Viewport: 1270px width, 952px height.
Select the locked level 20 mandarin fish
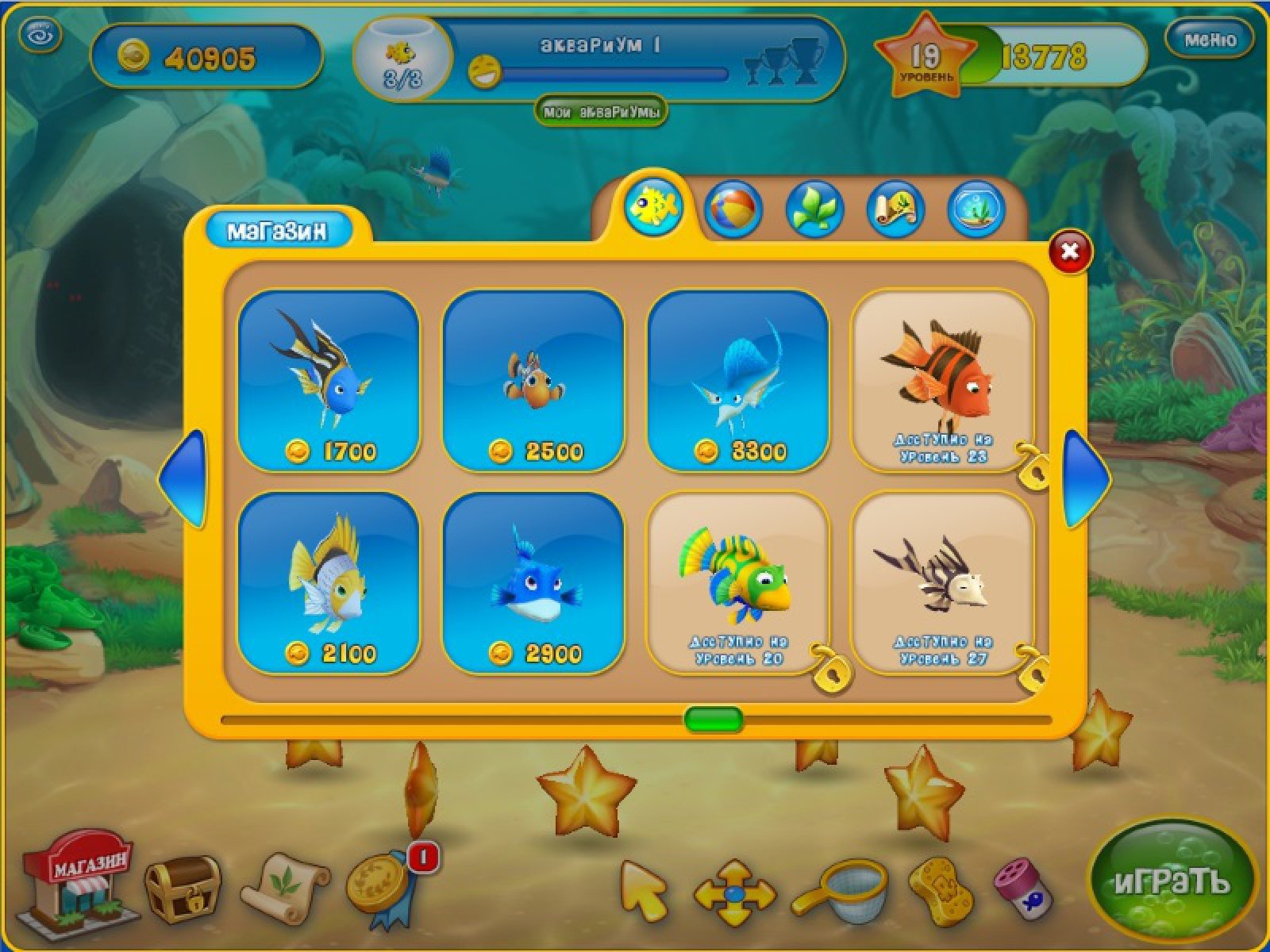[738, 583]
